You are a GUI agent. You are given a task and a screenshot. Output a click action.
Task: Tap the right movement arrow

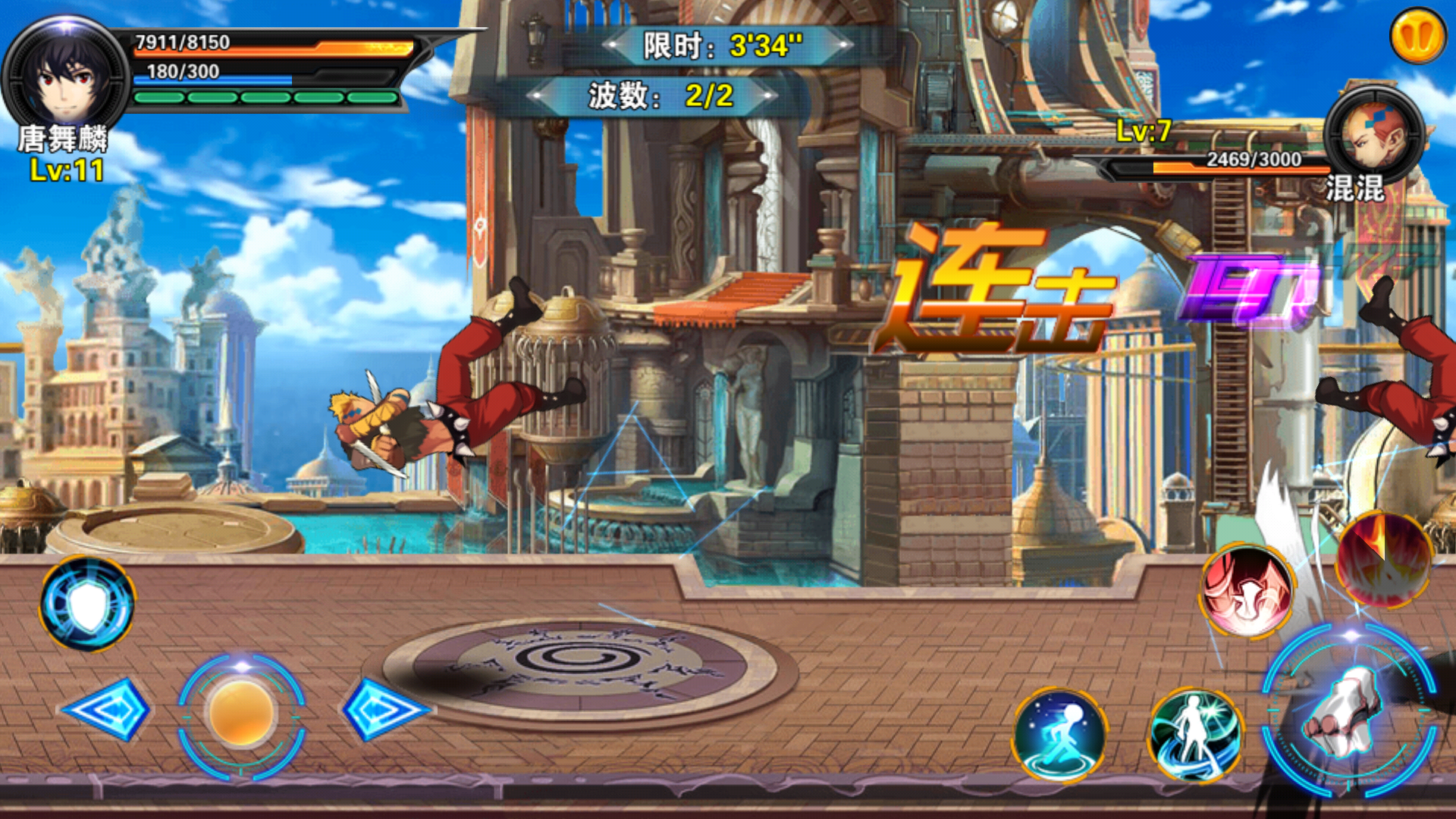[x=383, y=710]
